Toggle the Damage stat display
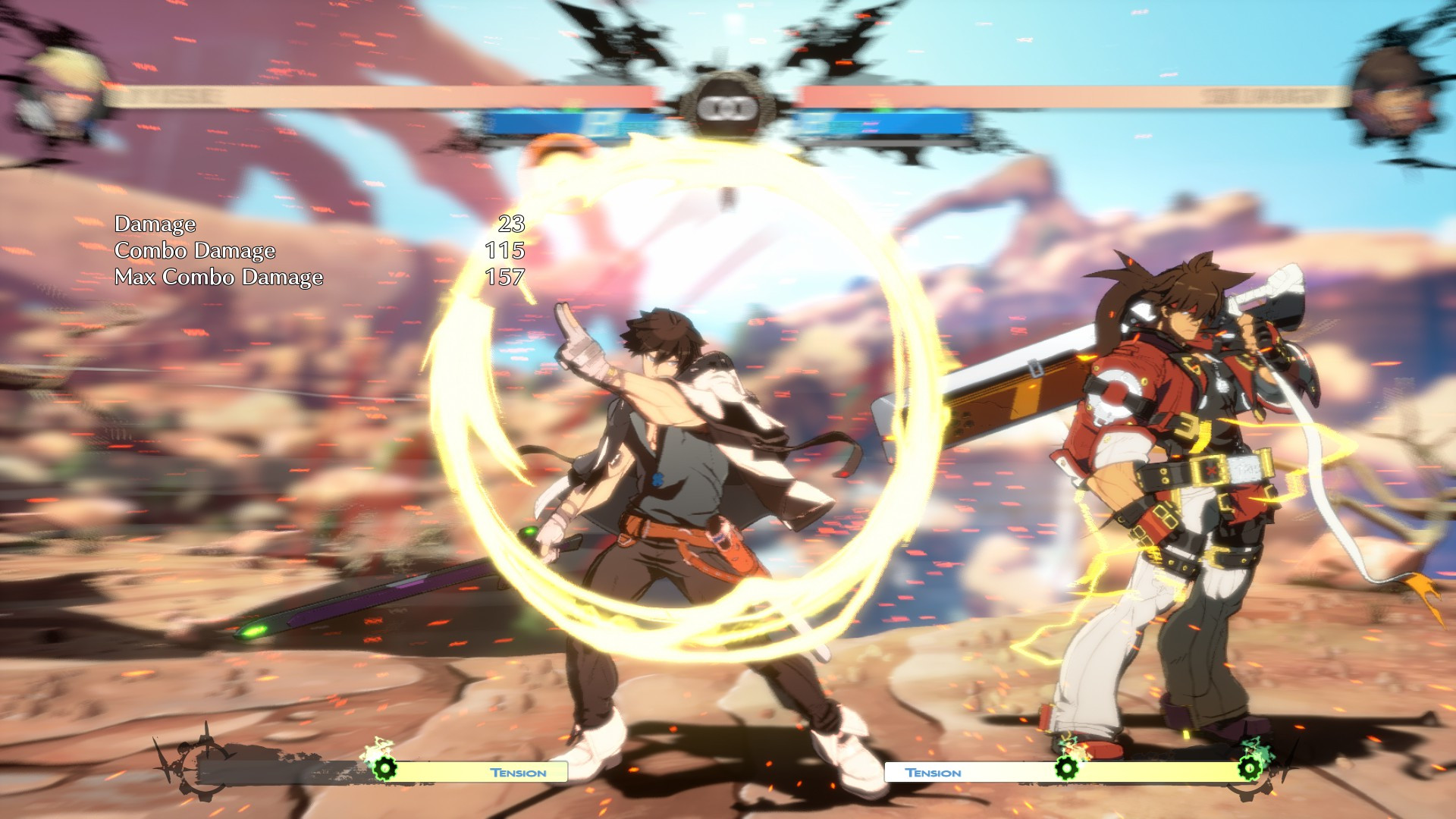Screen dimensions: 1456x819 tap(155, 224)
